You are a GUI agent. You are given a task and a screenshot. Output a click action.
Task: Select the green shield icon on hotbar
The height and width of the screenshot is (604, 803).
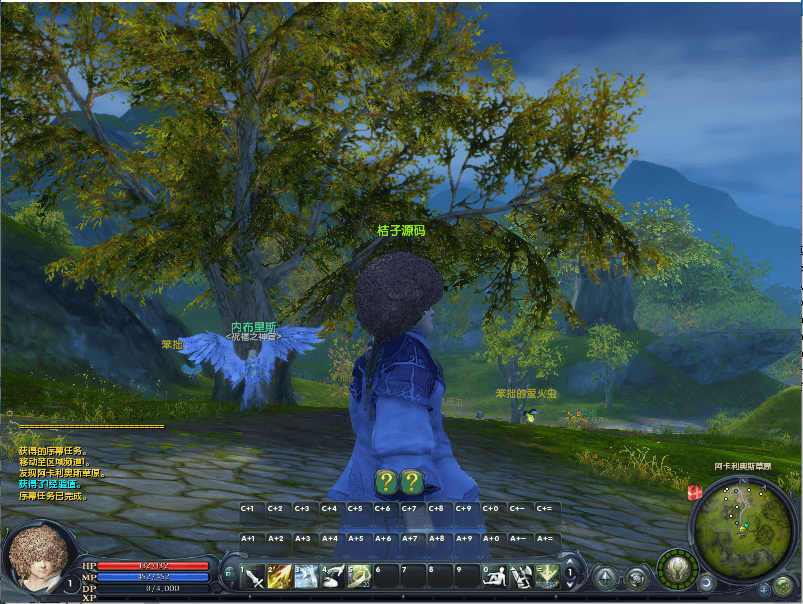pos(547,577)
